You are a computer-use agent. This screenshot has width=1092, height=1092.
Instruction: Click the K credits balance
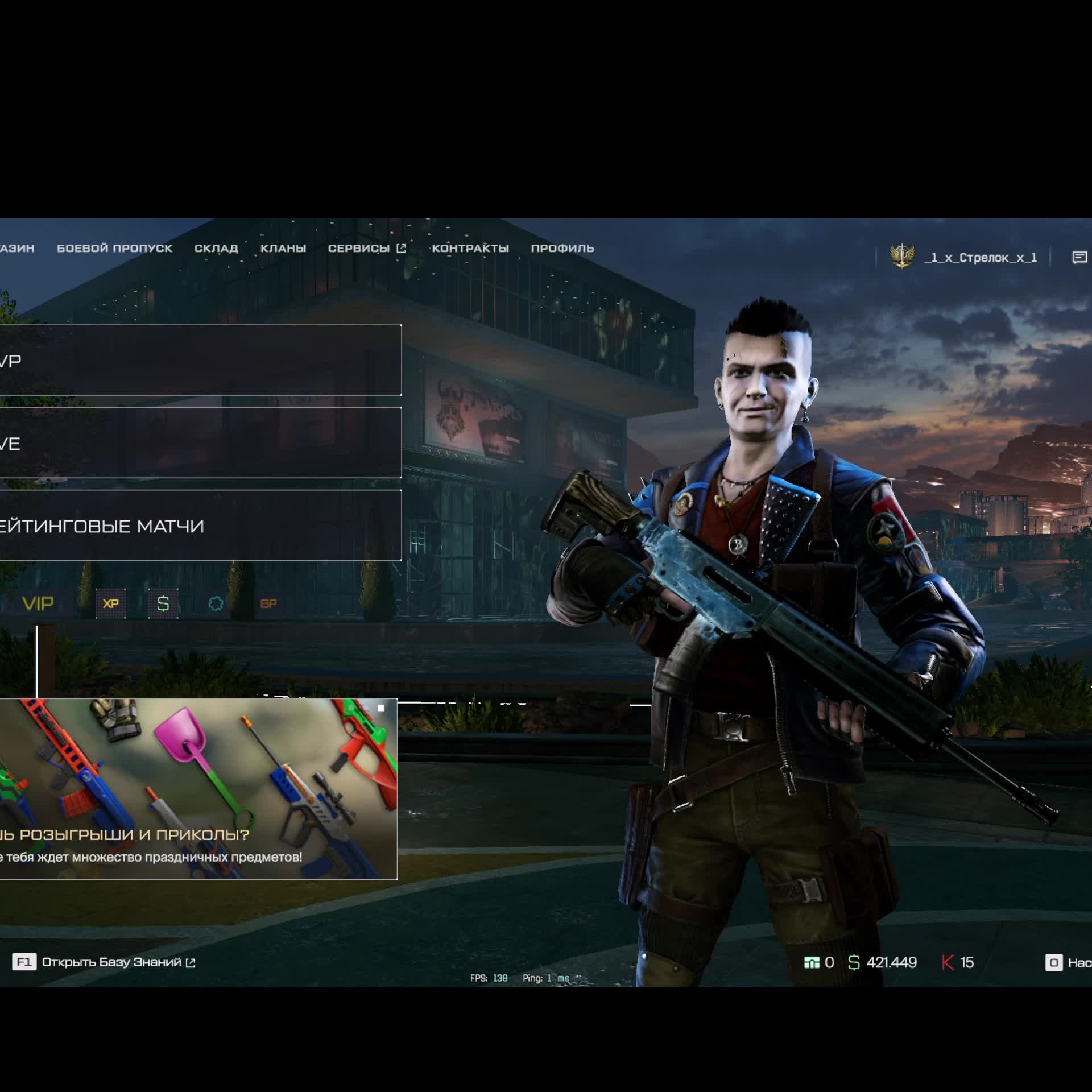coord(958,962)
